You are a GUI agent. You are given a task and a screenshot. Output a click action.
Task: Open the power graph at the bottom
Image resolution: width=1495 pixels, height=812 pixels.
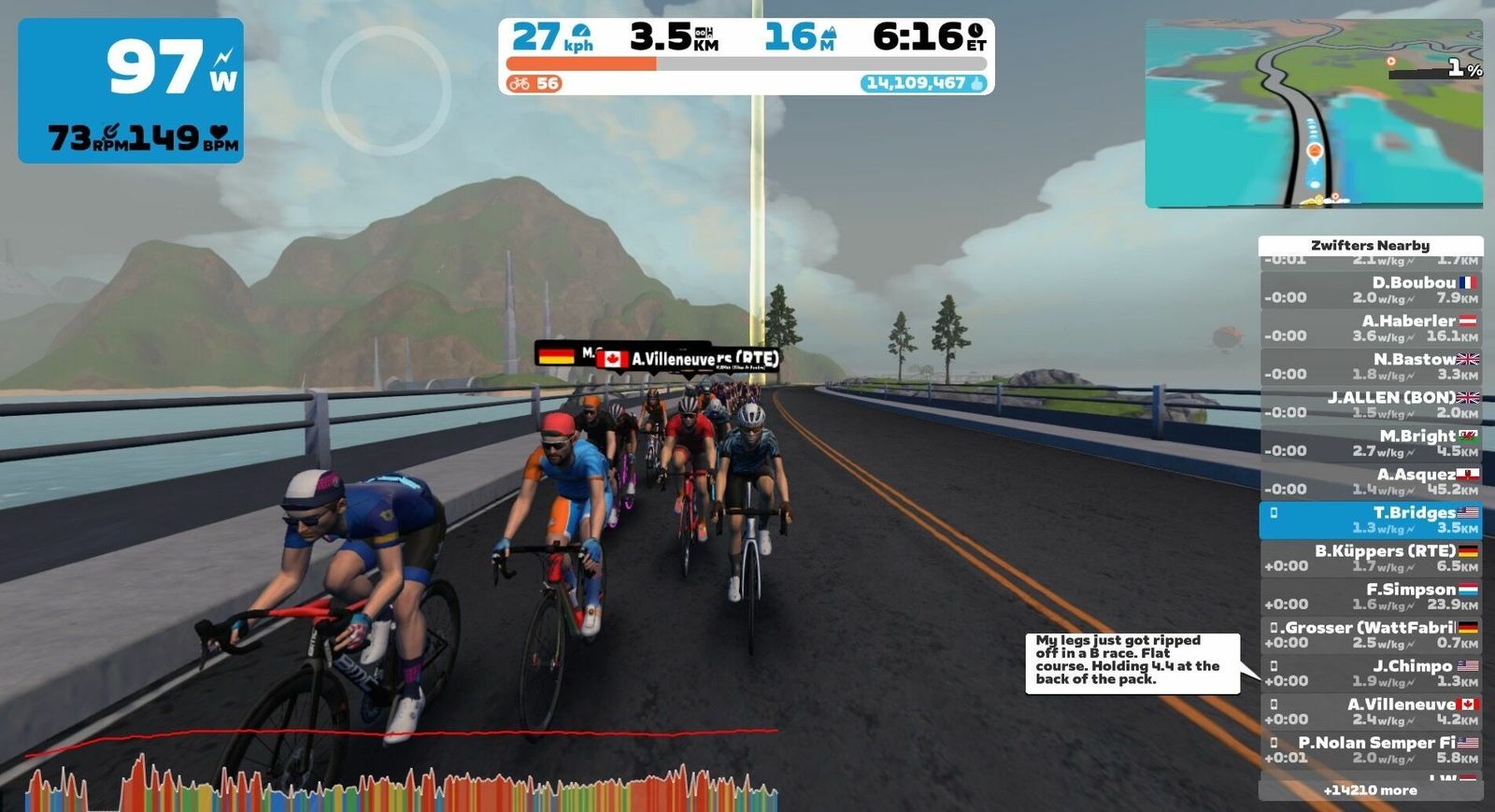point(402,771)
